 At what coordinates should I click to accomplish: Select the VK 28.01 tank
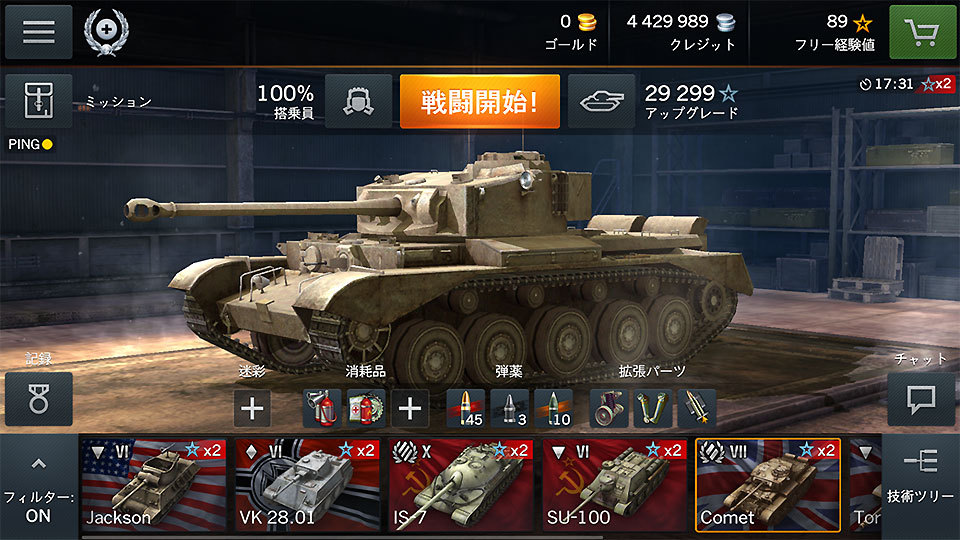coord(307,484)
